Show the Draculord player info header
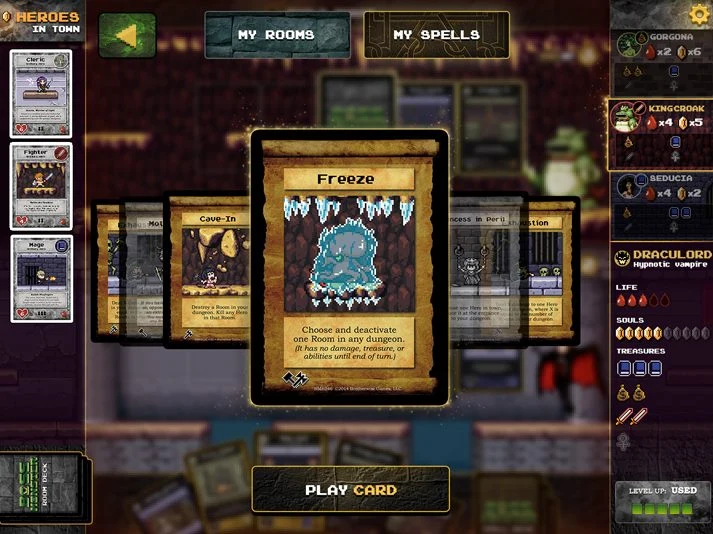 (661, 261)
